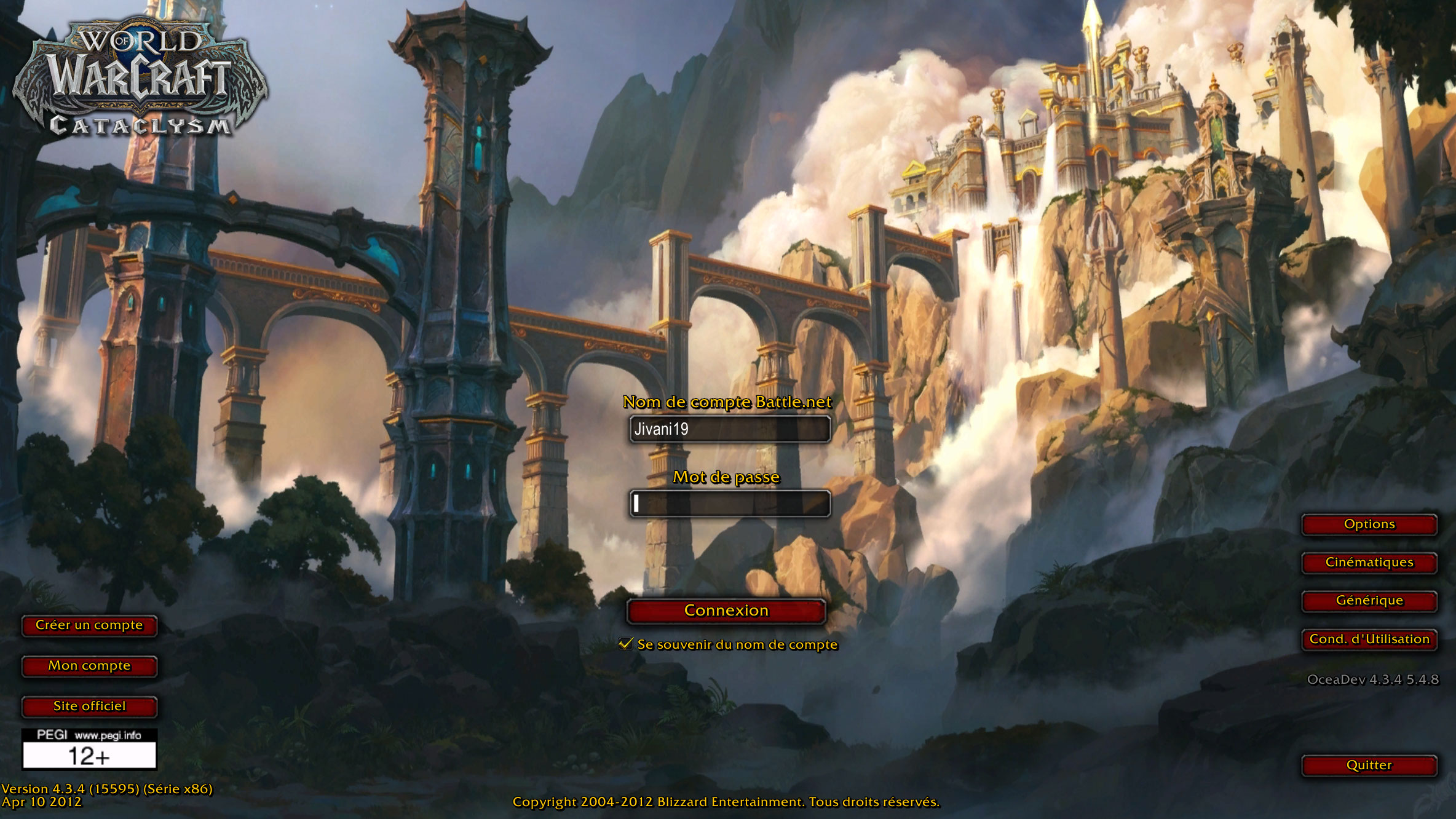
Task: Click the Battle.net account name field
Action: tap(729, 429)
